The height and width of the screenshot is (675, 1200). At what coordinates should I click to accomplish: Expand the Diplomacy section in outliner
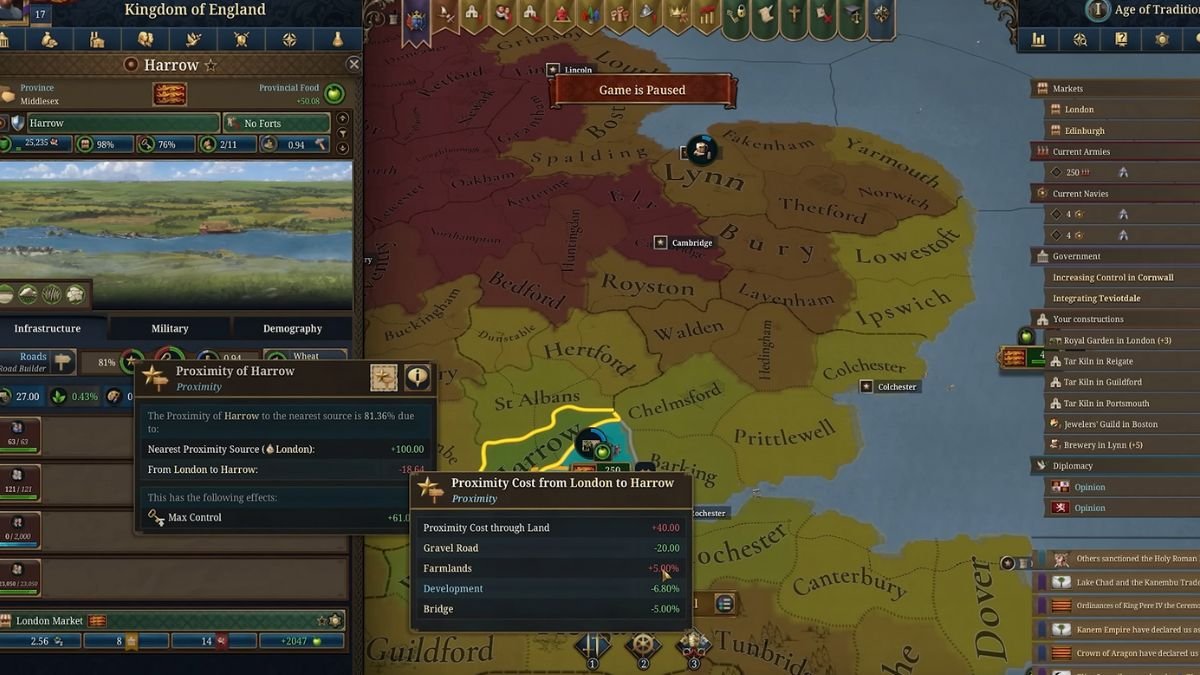[1072, 466]
